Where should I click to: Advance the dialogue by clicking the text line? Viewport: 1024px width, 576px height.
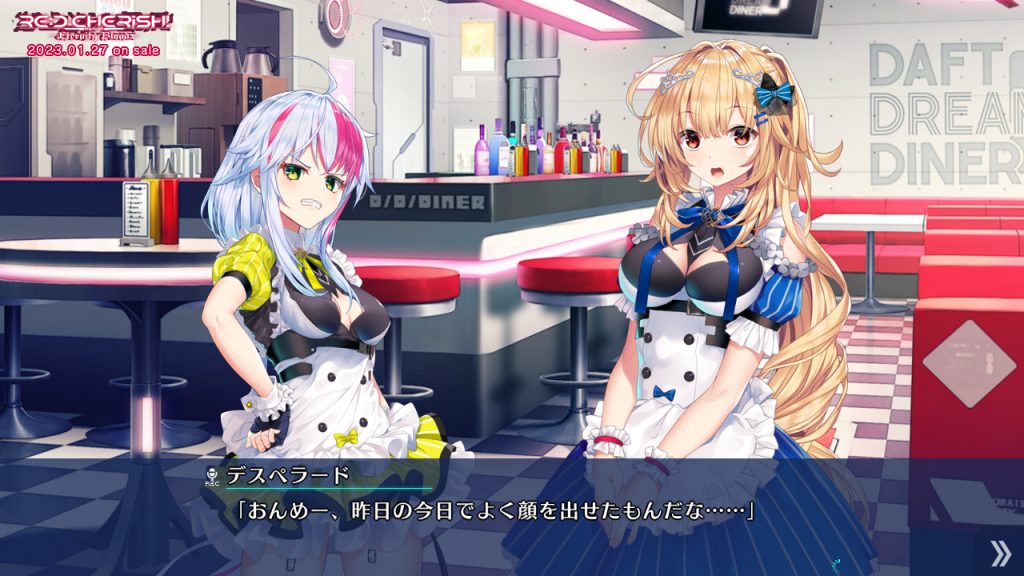pyautogui.click(x=494, y=511)
